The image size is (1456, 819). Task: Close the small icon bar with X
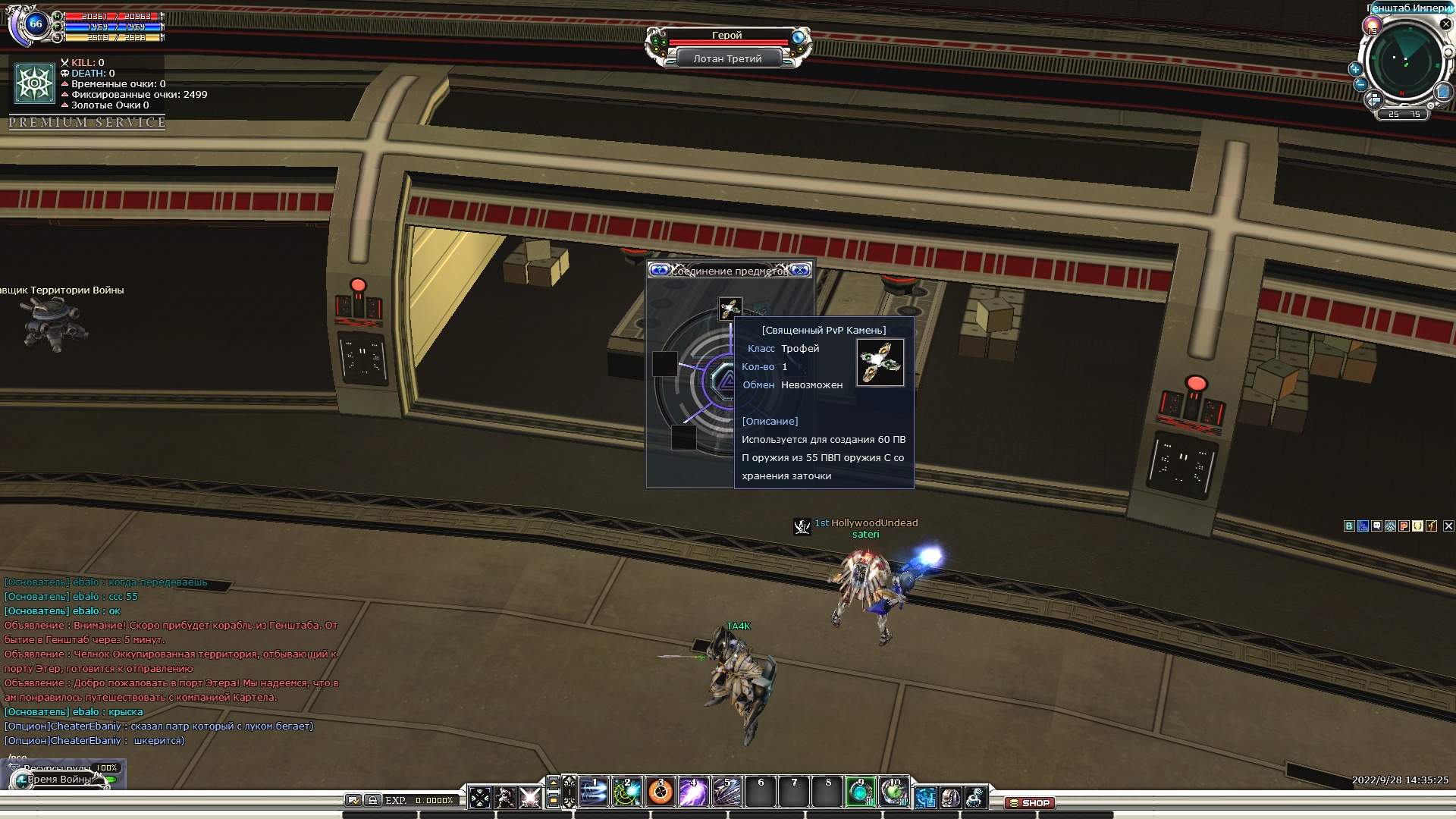[x=1448, y=526]
